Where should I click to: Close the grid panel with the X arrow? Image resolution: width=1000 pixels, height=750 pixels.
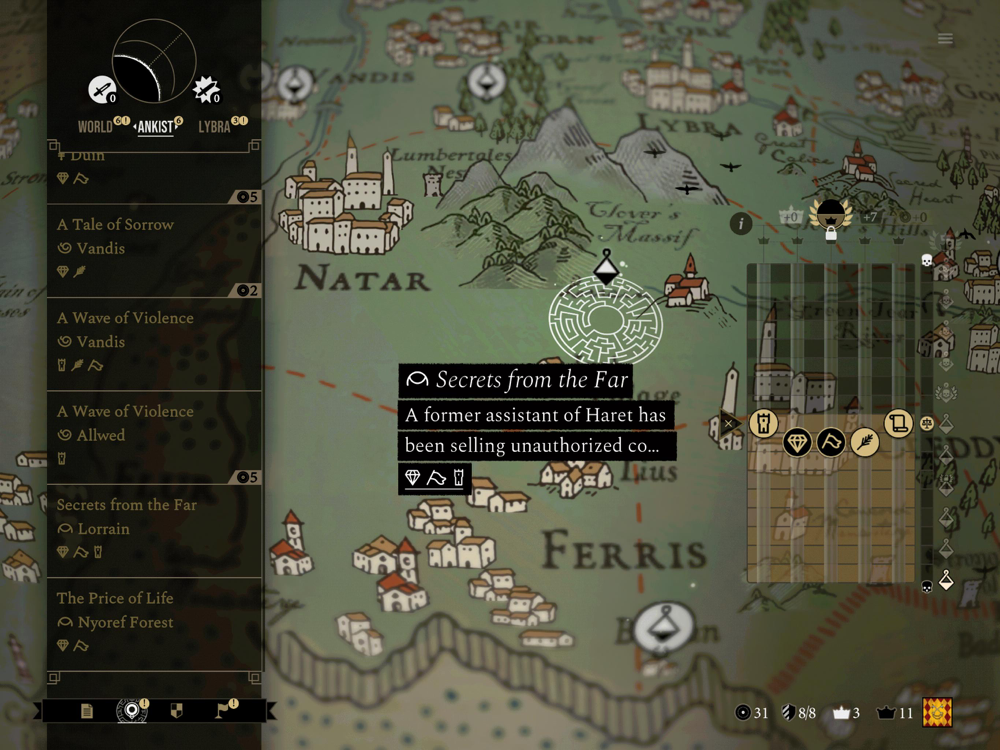[x=731, y=422]
